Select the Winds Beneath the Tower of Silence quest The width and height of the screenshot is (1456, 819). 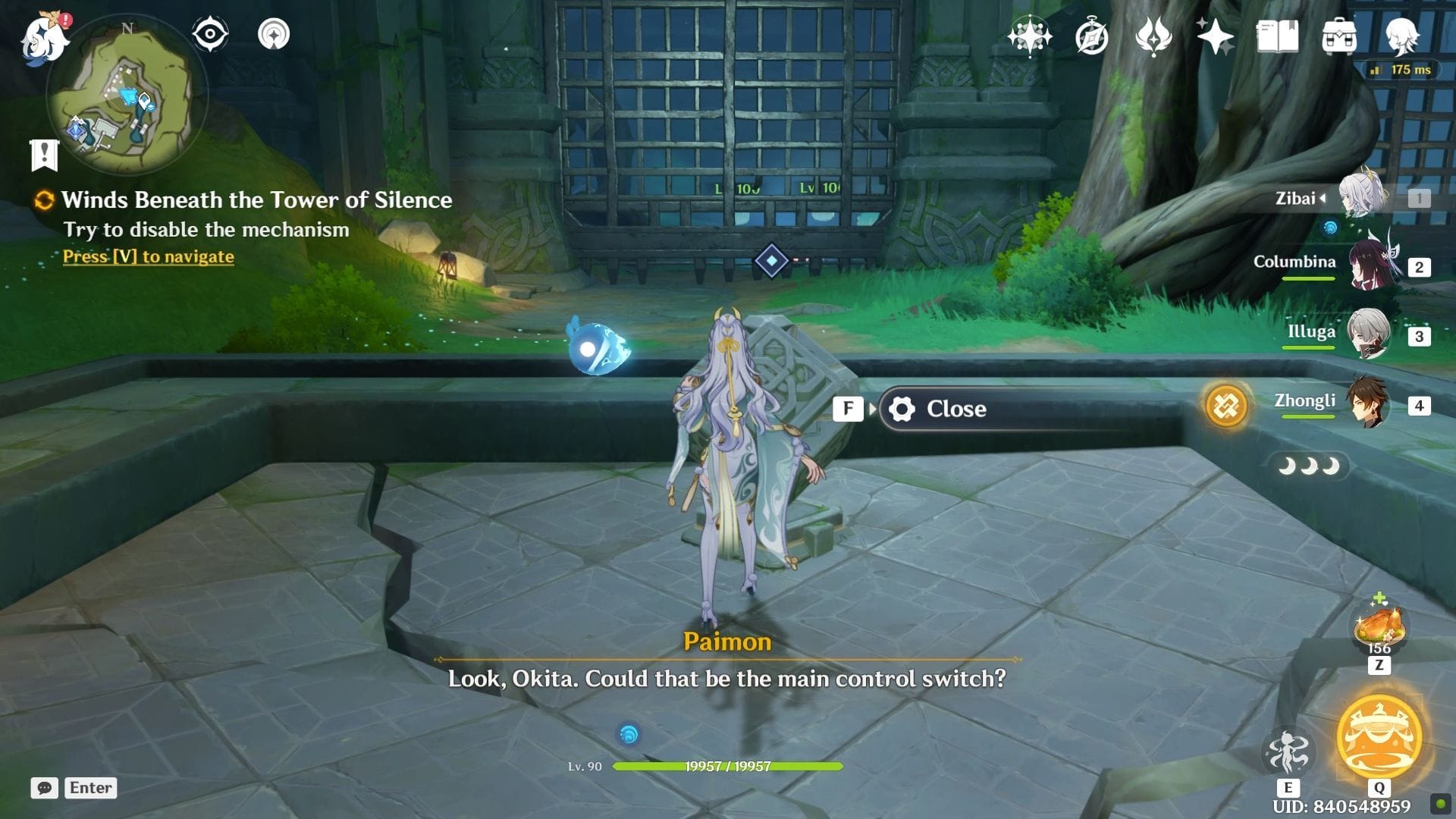pos(256,199)
